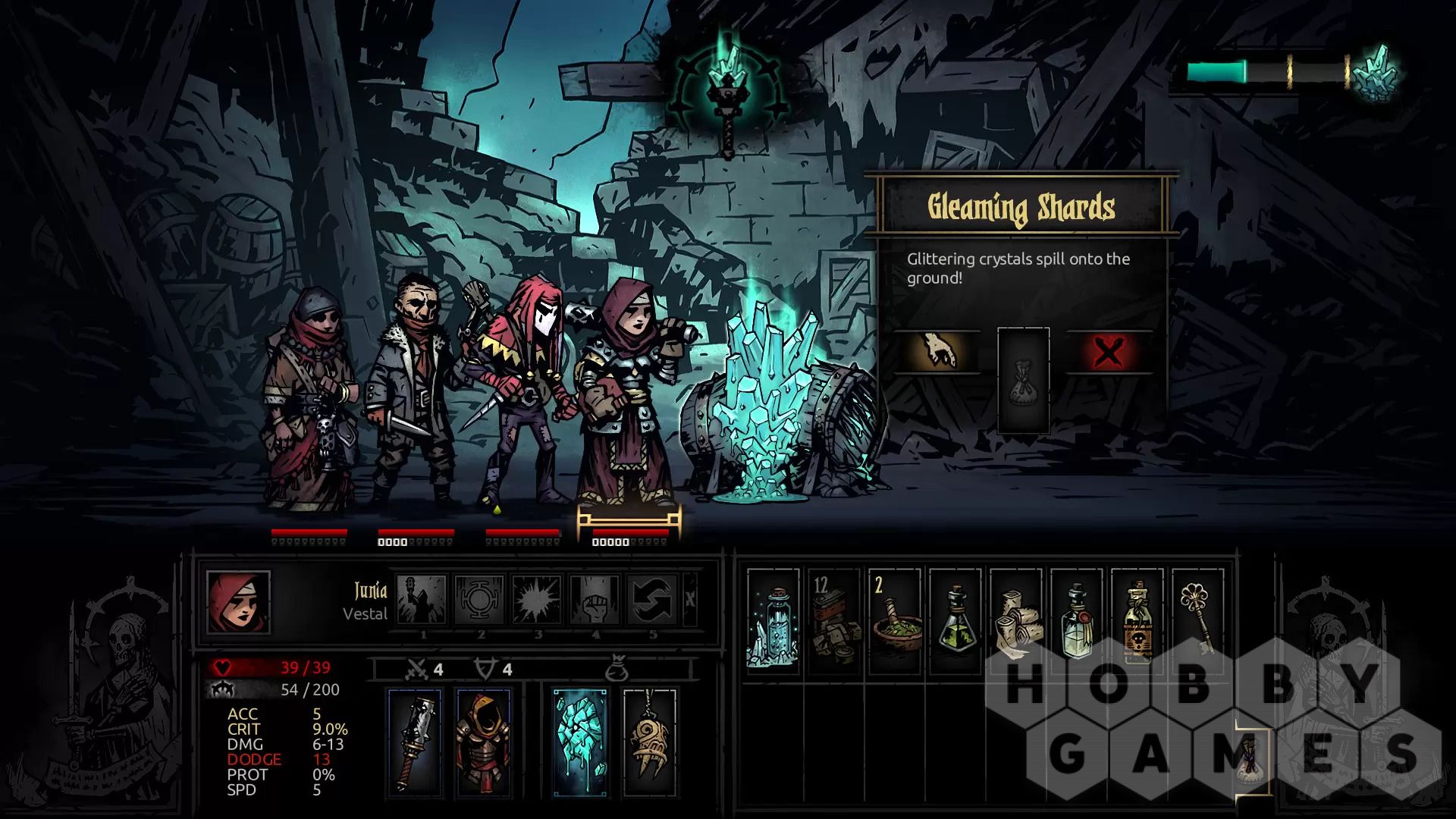Take the Gleaming Shards with the hand button
The image size is (1456, 819).
click(x=937, y=352)
